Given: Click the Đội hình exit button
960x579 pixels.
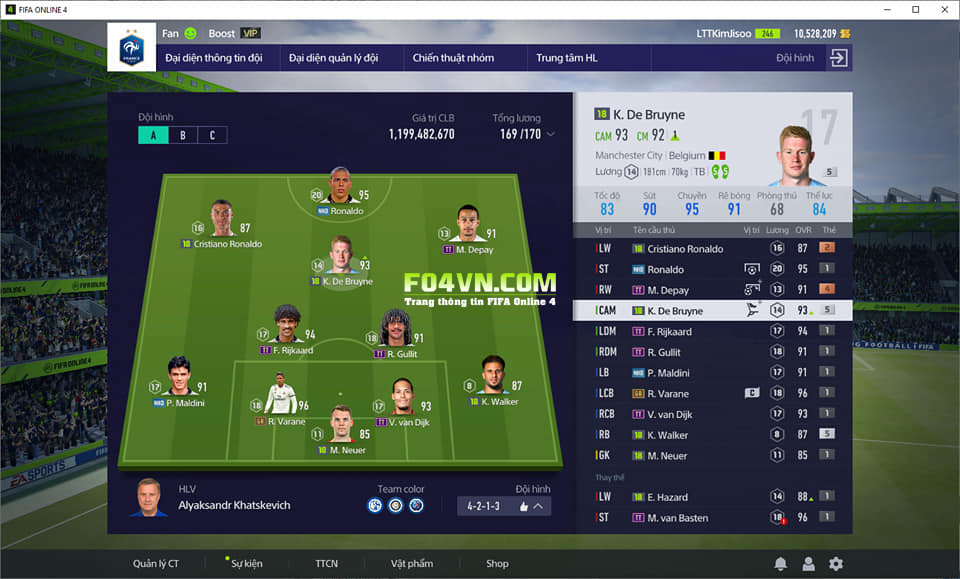Looking at the screenshot, I should 838,58.
